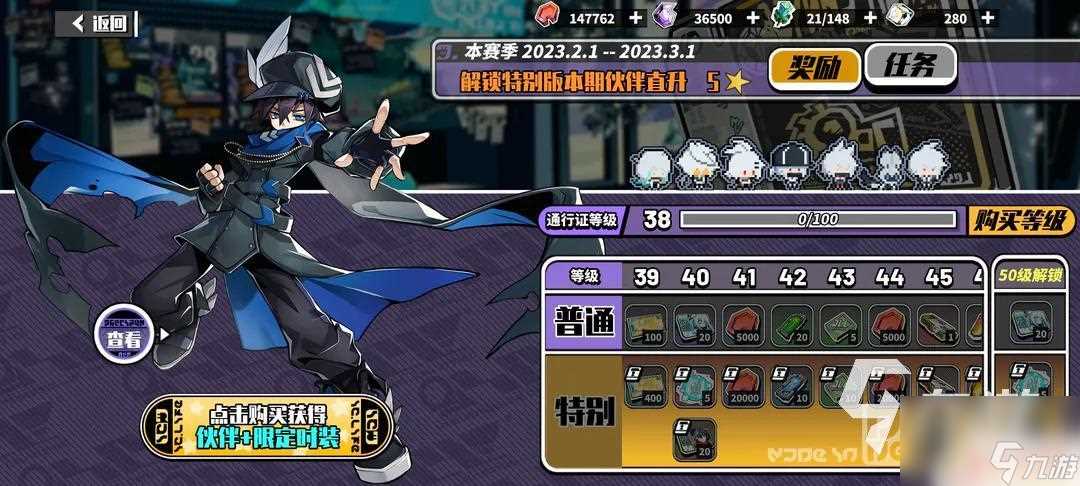Select the level 39 special reward of 400
Screen dimensions: 1080x486
click(x=646, y=386)
